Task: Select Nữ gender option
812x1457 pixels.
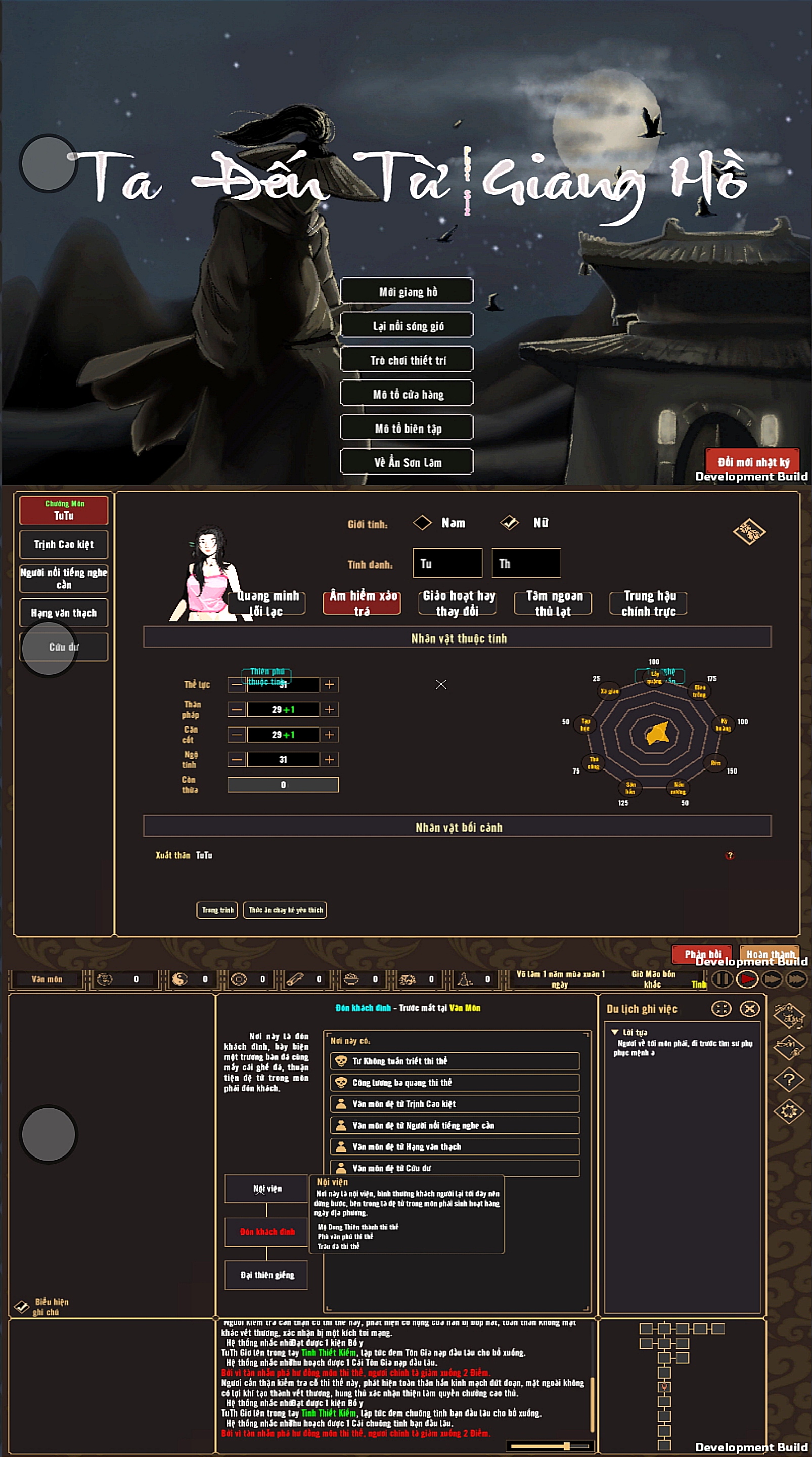Action: click(510, 523)
